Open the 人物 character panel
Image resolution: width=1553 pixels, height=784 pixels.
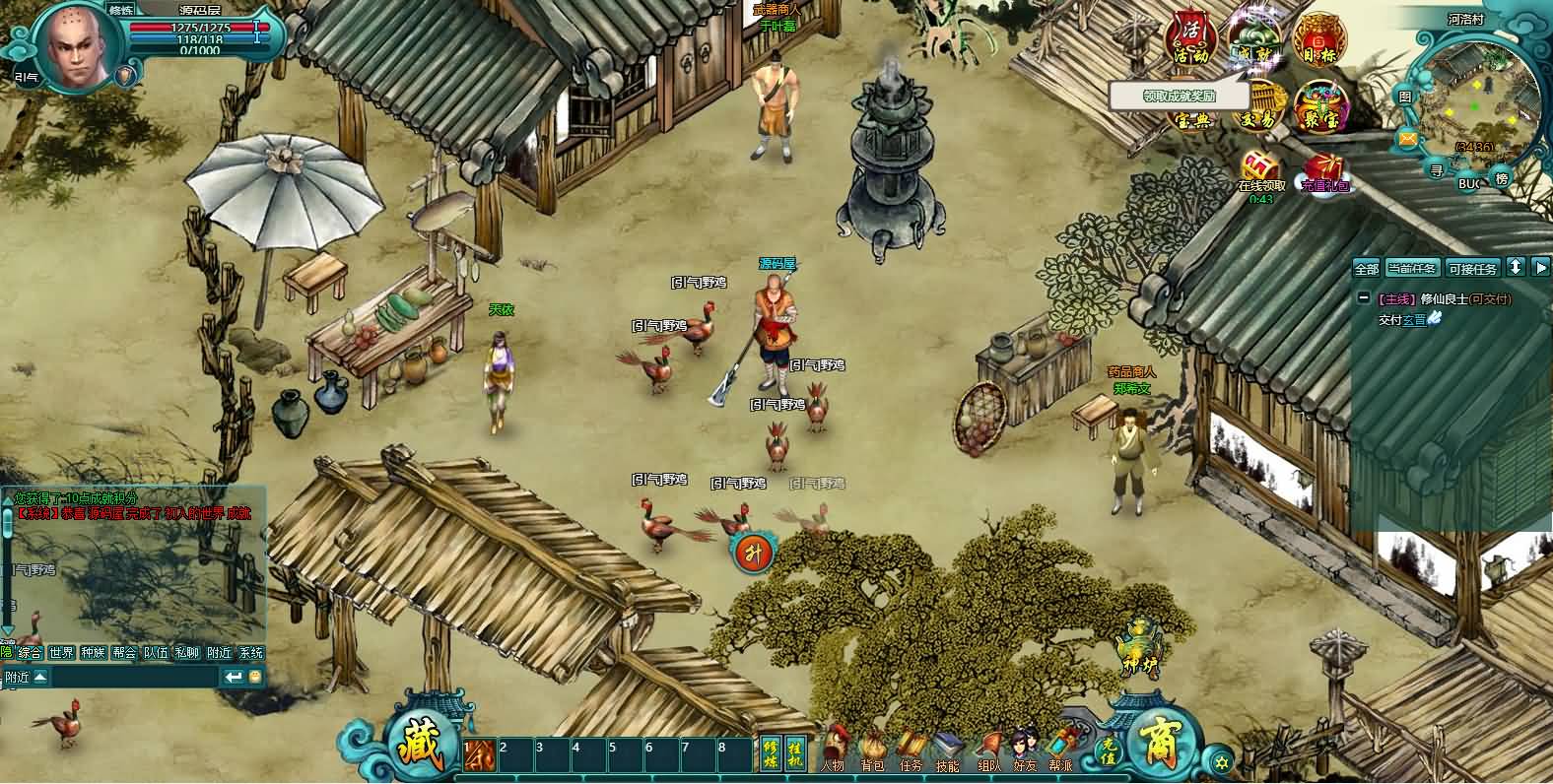pyautogui.click(x=833, y=751)
